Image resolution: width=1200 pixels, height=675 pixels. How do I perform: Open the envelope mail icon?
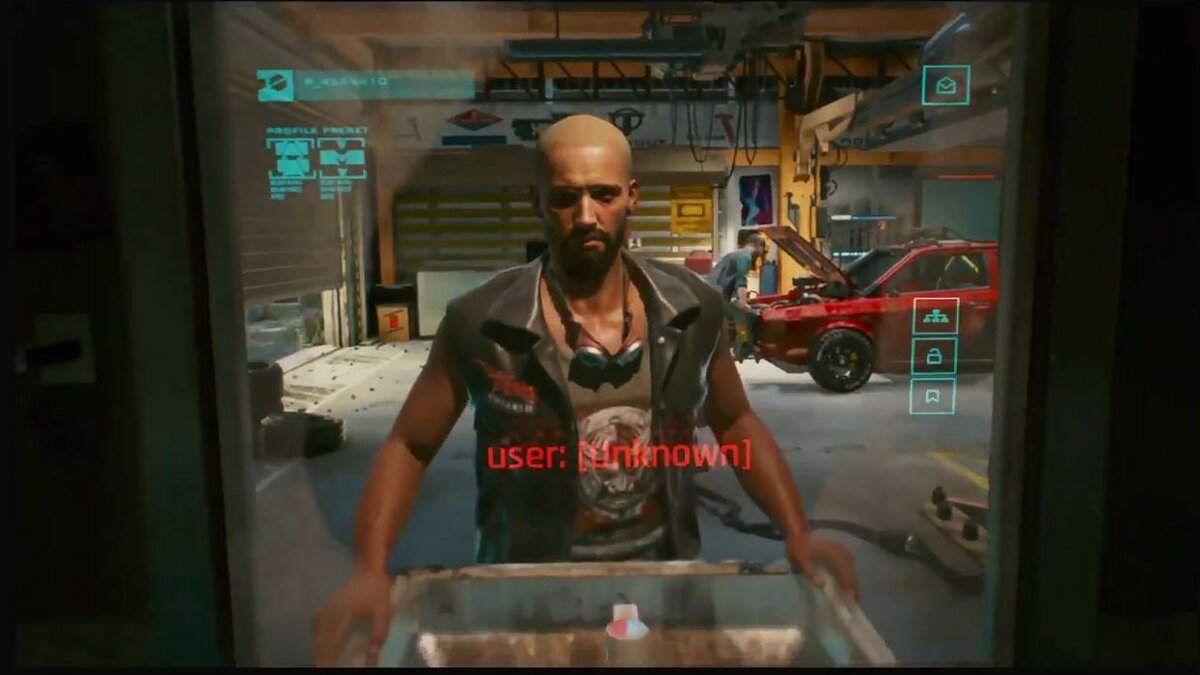click(x=945, y=85)
